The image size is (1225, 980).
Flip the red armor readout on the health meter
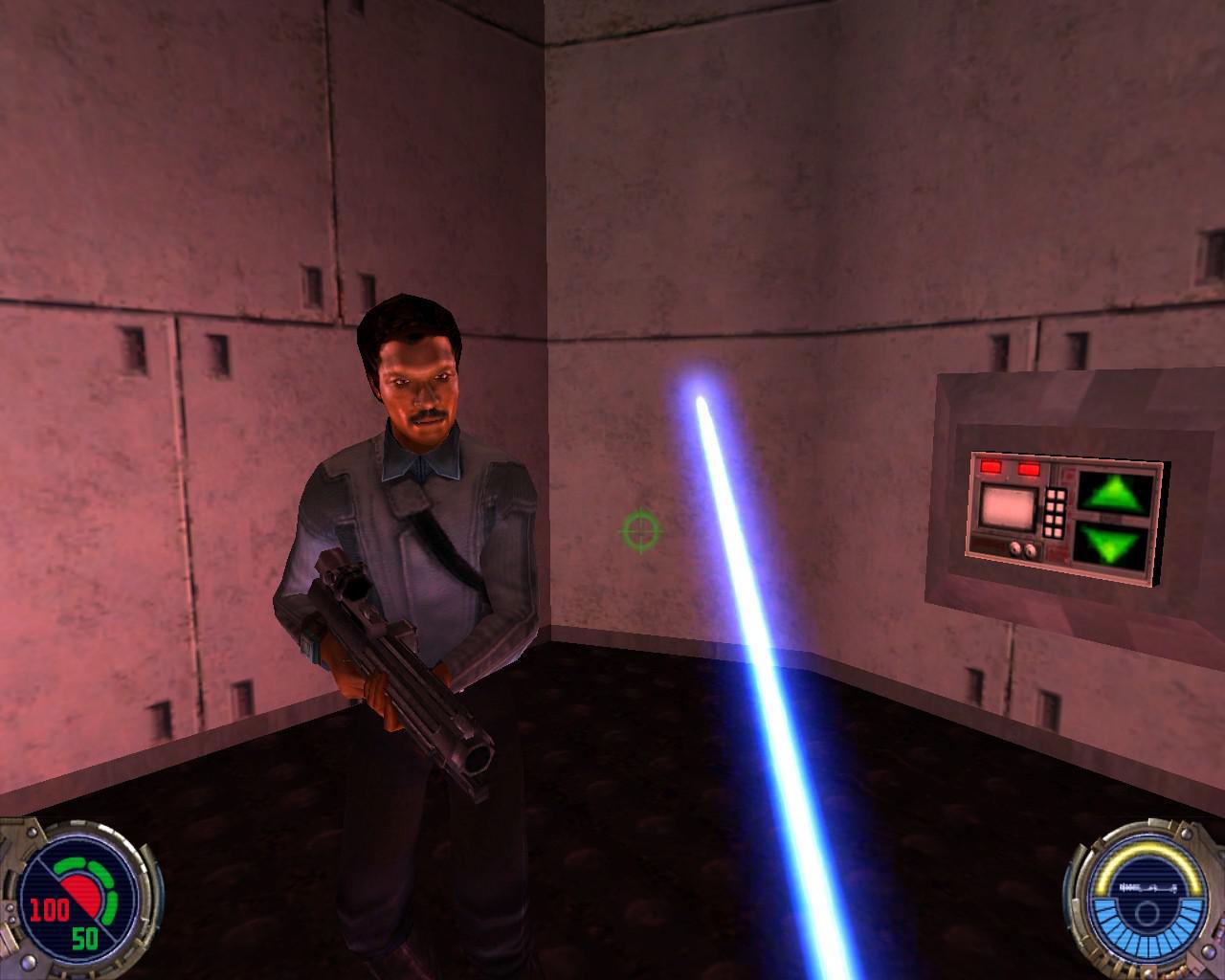click(x=79, y=897)
